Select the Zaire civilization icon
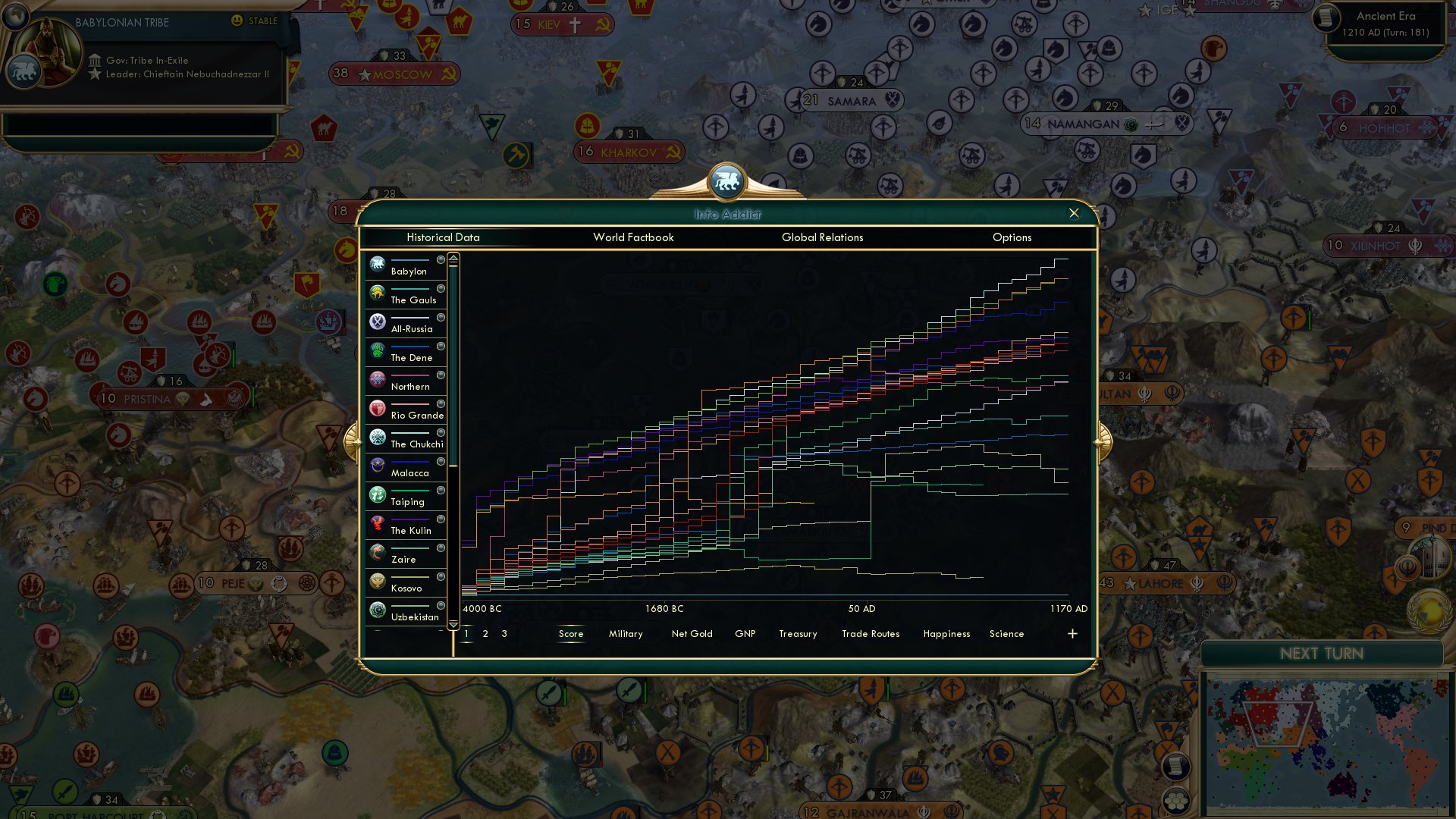Screen dimensions: 1456x819 [378, 551]
